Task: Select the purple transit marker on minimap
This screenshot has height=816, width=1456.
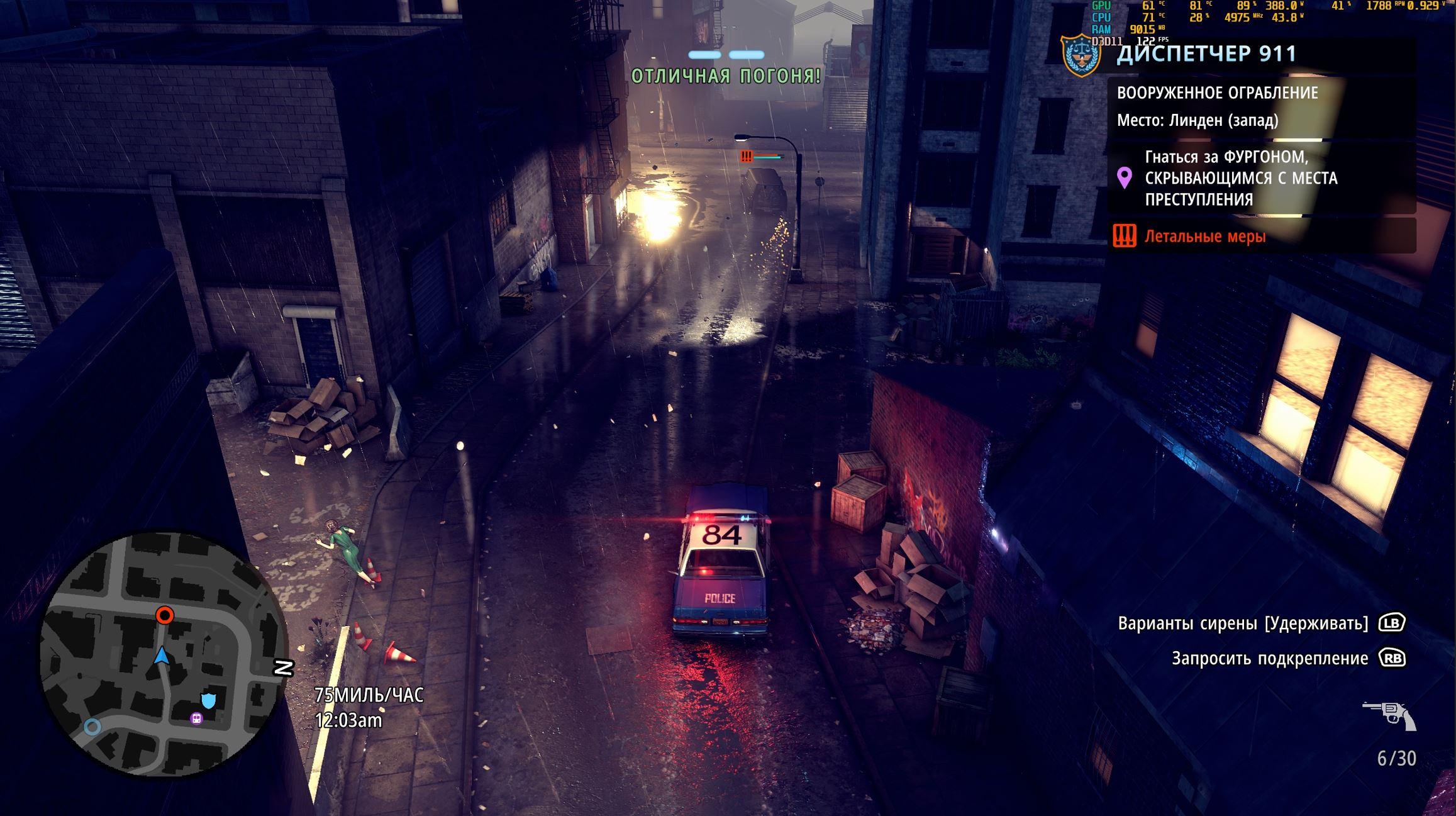Action: (197, 718)
